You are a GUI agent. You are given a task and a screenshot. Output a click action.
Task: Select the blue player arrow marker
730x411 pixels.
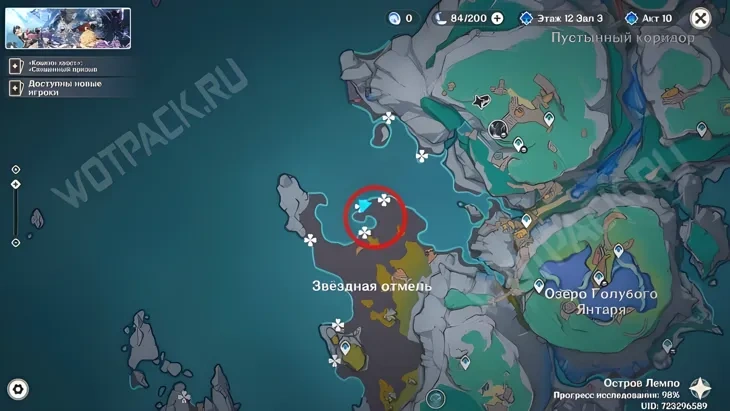click(364, 204)
